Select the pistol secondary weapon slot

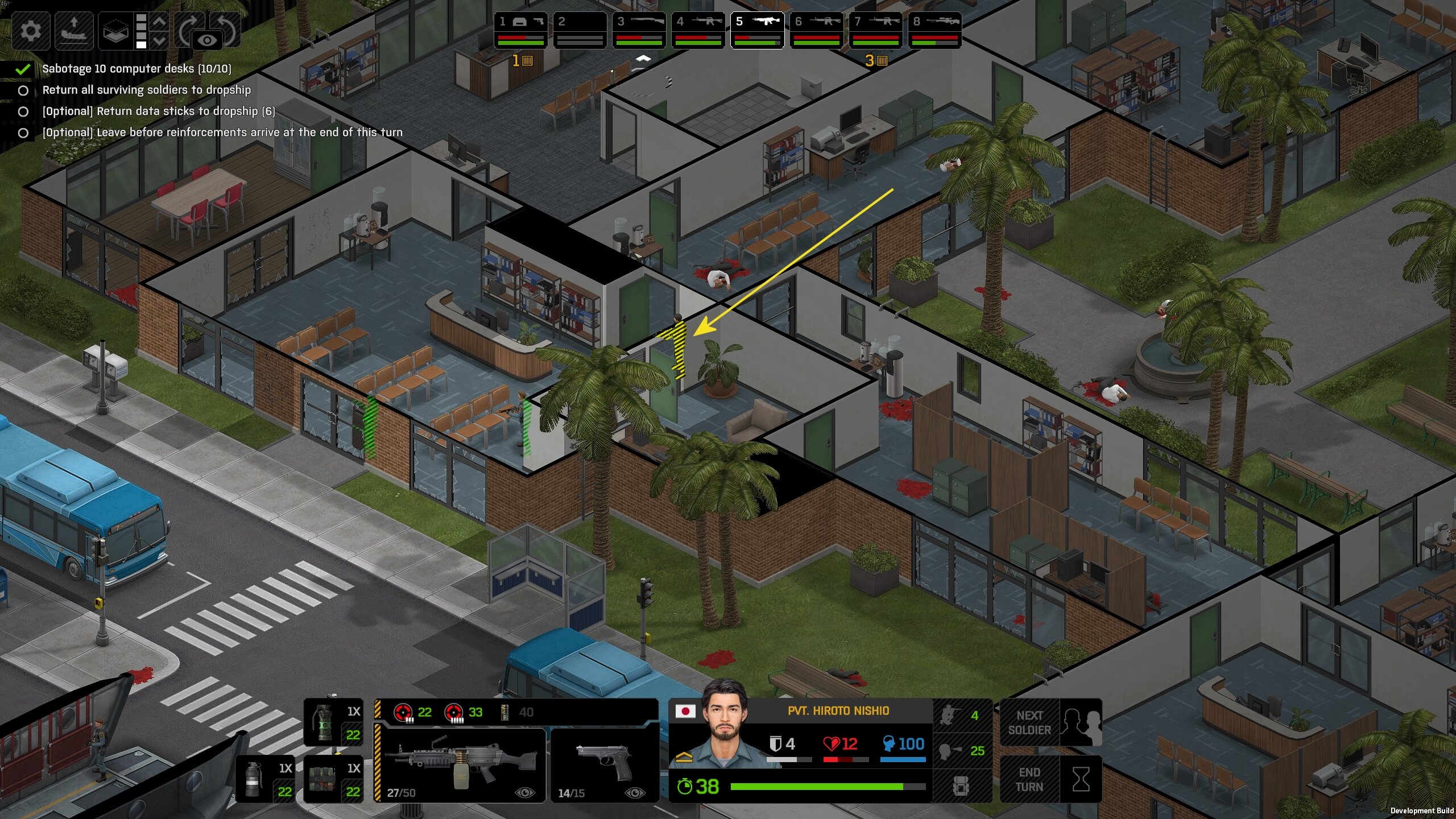click(x=604, y=764)
